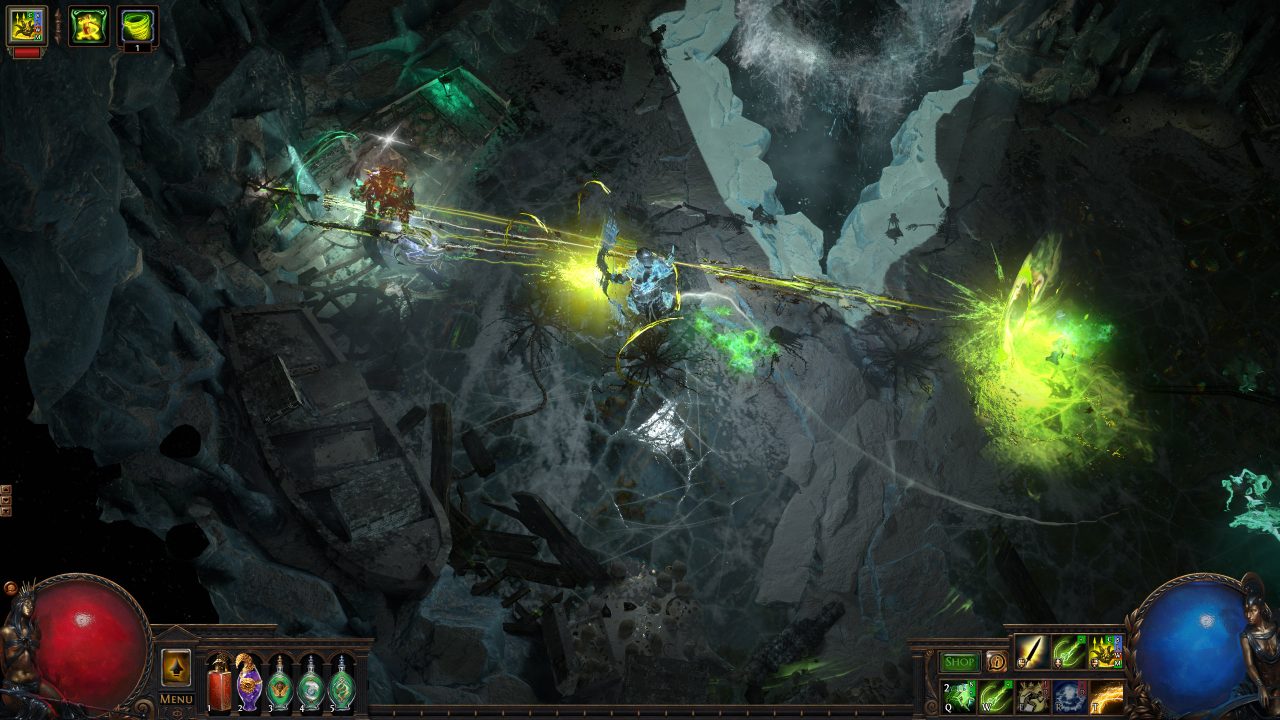1280x720 pixels.
Task: Open the game Menu
Action: click(176, 698)
